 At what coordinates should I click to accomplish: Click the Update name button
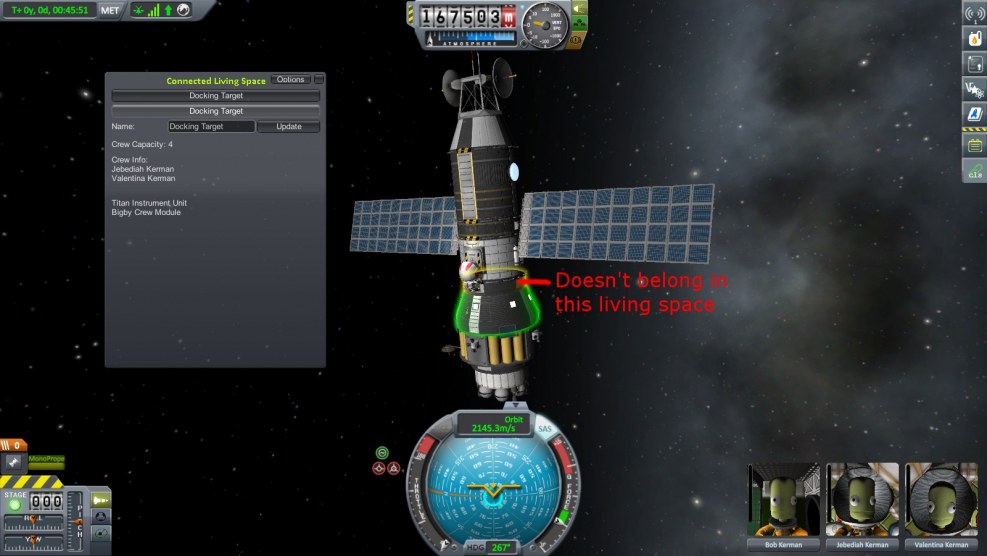tap(288, 127)
